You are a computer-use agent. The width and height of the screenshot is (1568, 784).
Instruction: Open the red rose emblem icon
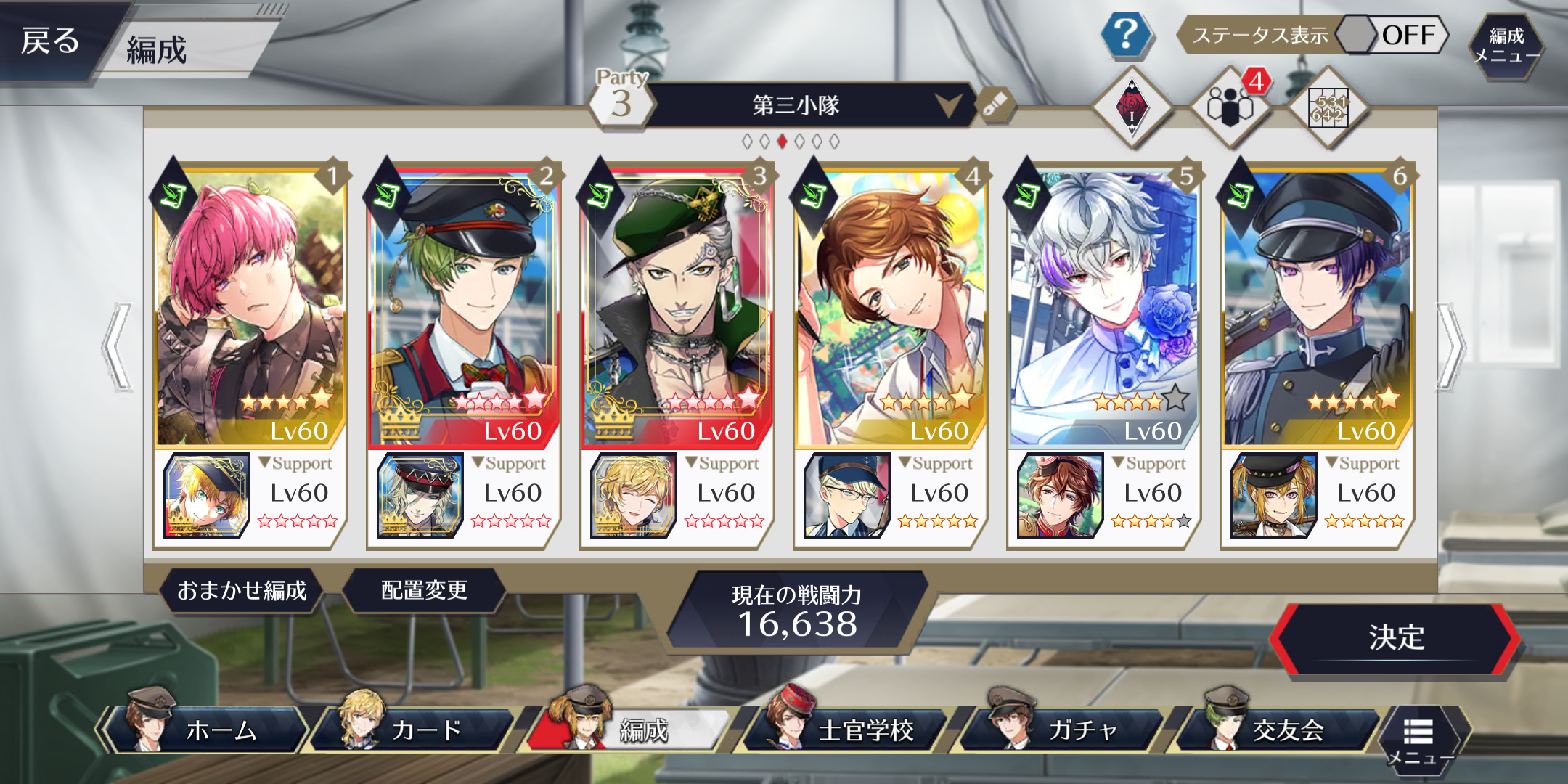[x=1132, y=108]
